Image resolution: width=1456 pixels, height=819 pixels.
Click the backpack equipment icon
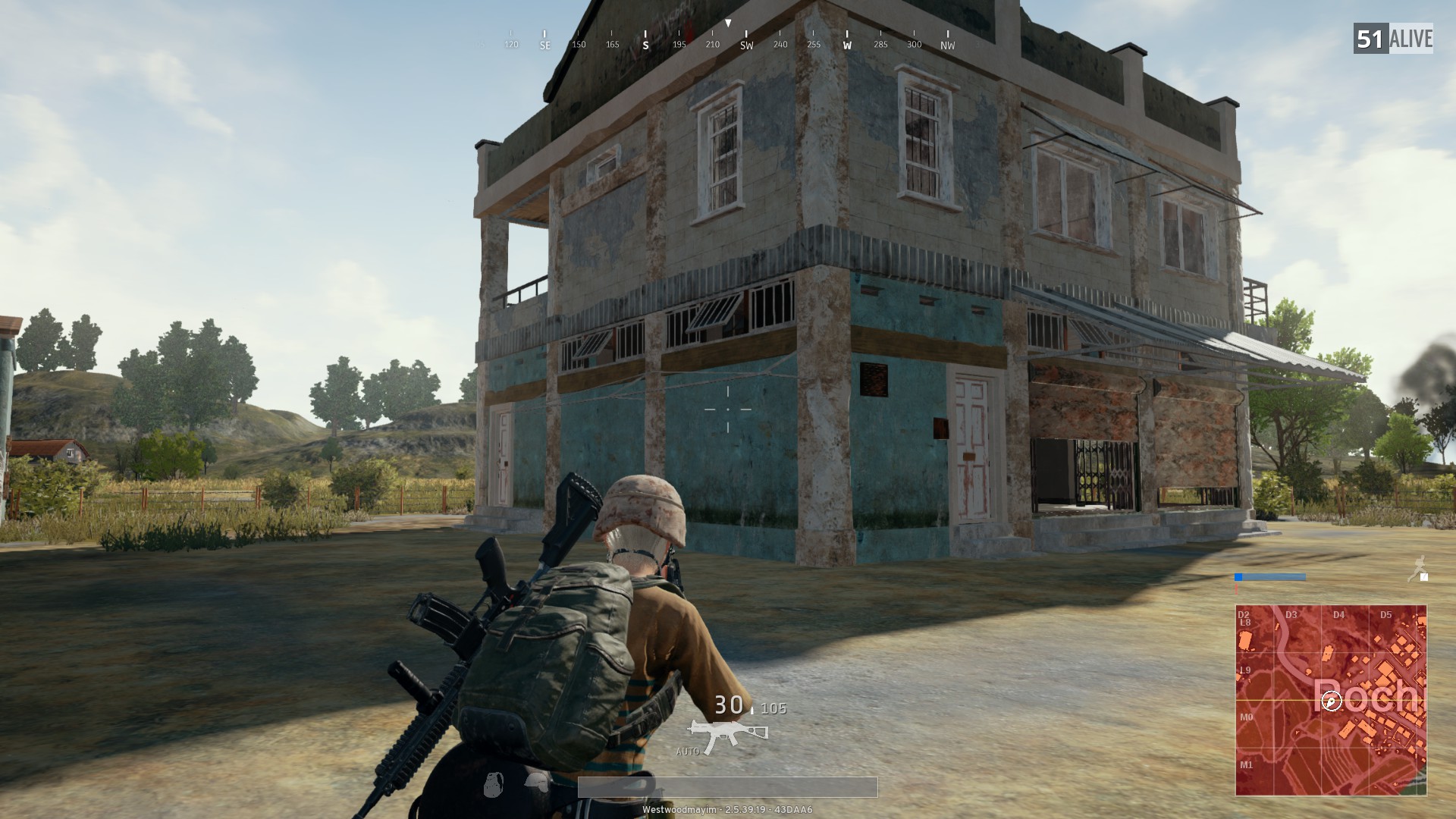click(x=494, y=783)
